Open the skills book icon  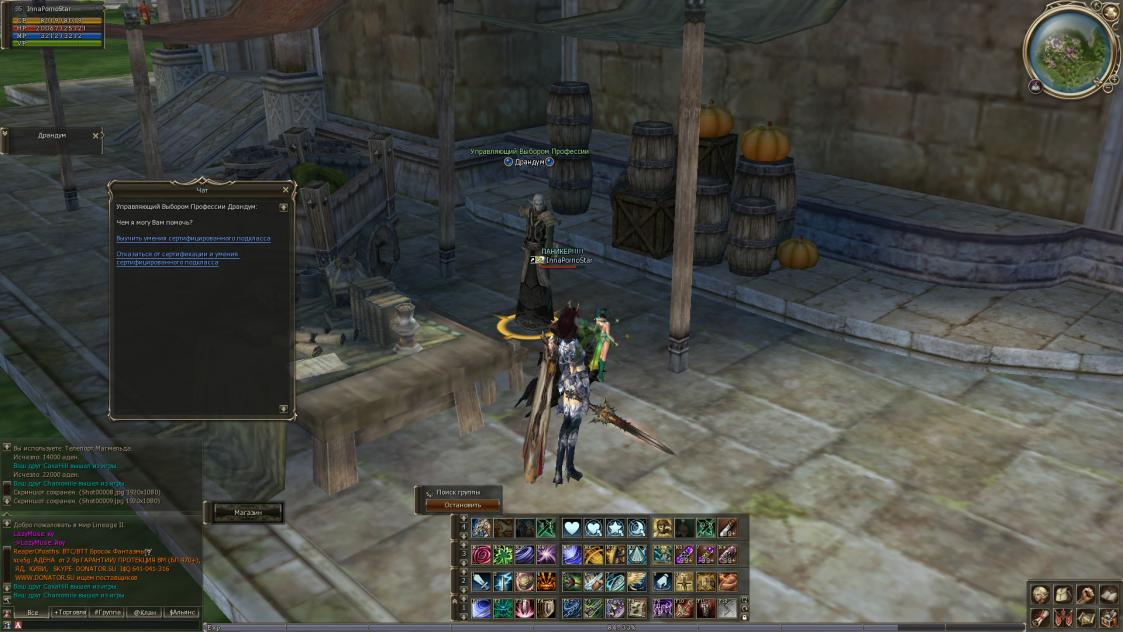[1109, 595]
